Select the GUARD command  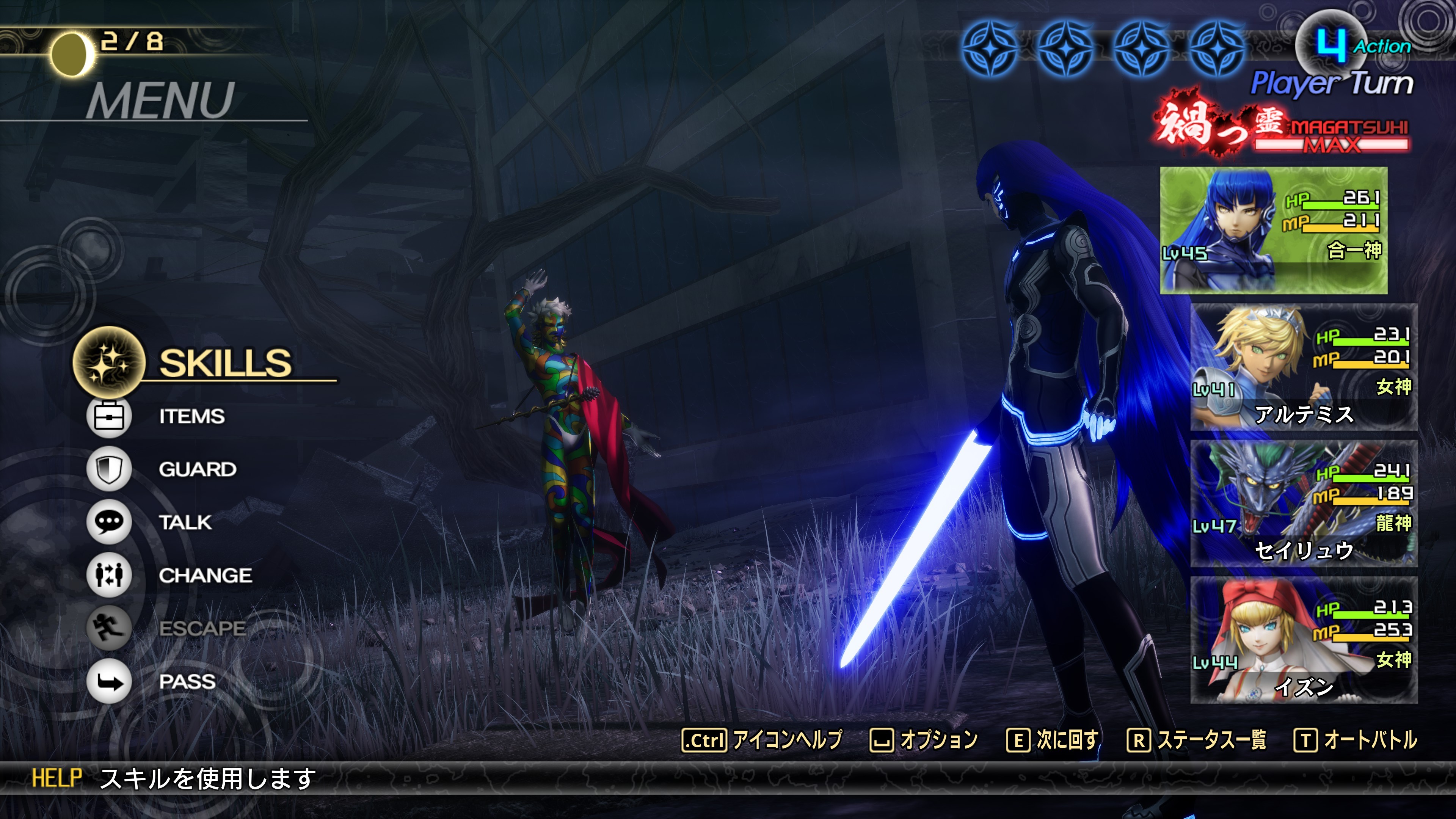[197, 469]
